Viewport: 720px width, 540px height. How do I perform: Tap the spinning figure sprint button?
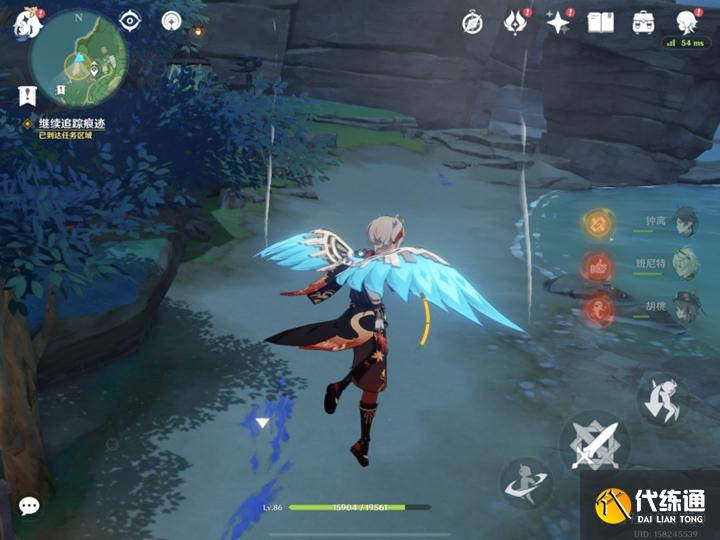tap(525, 483)
